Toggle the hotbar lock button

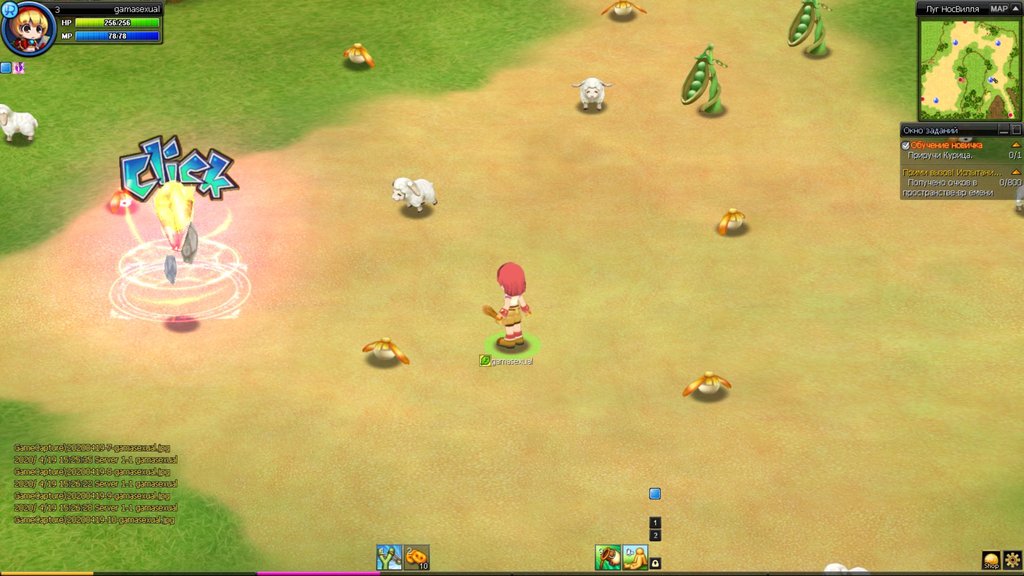[x=655, y=563]
